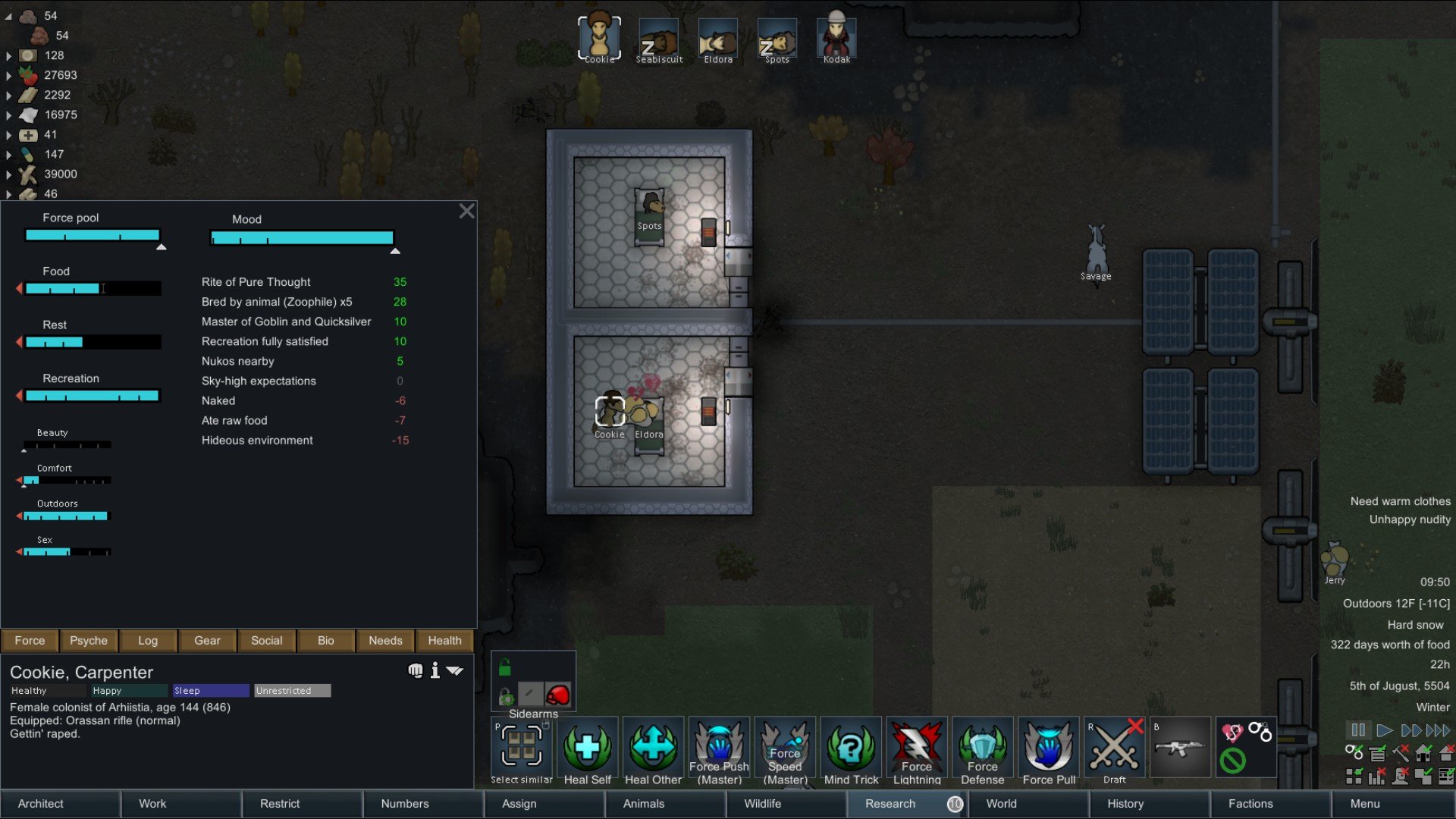Click the Unrestricted area button
Image resolution: width=1456 pixels, height=819 pixels.
pyautogui.click(x=292, y=691)
